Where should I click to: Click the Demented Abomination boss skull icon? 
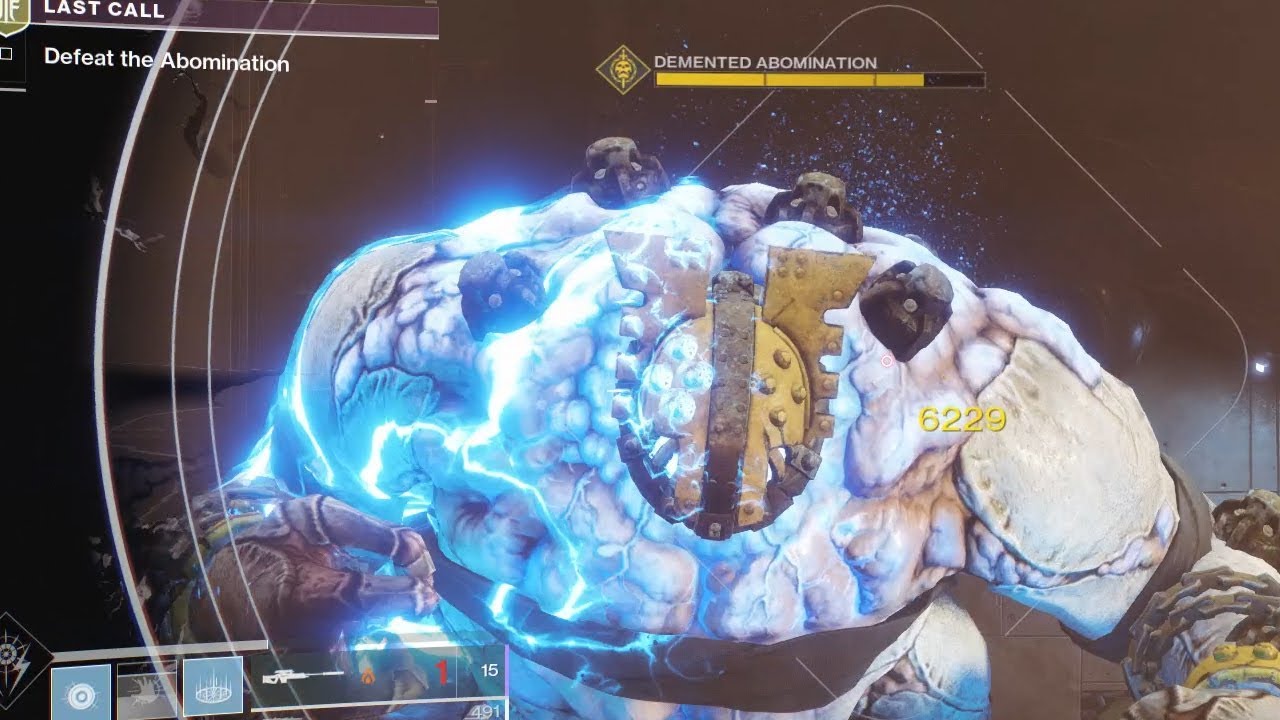[x=622, y=70]
